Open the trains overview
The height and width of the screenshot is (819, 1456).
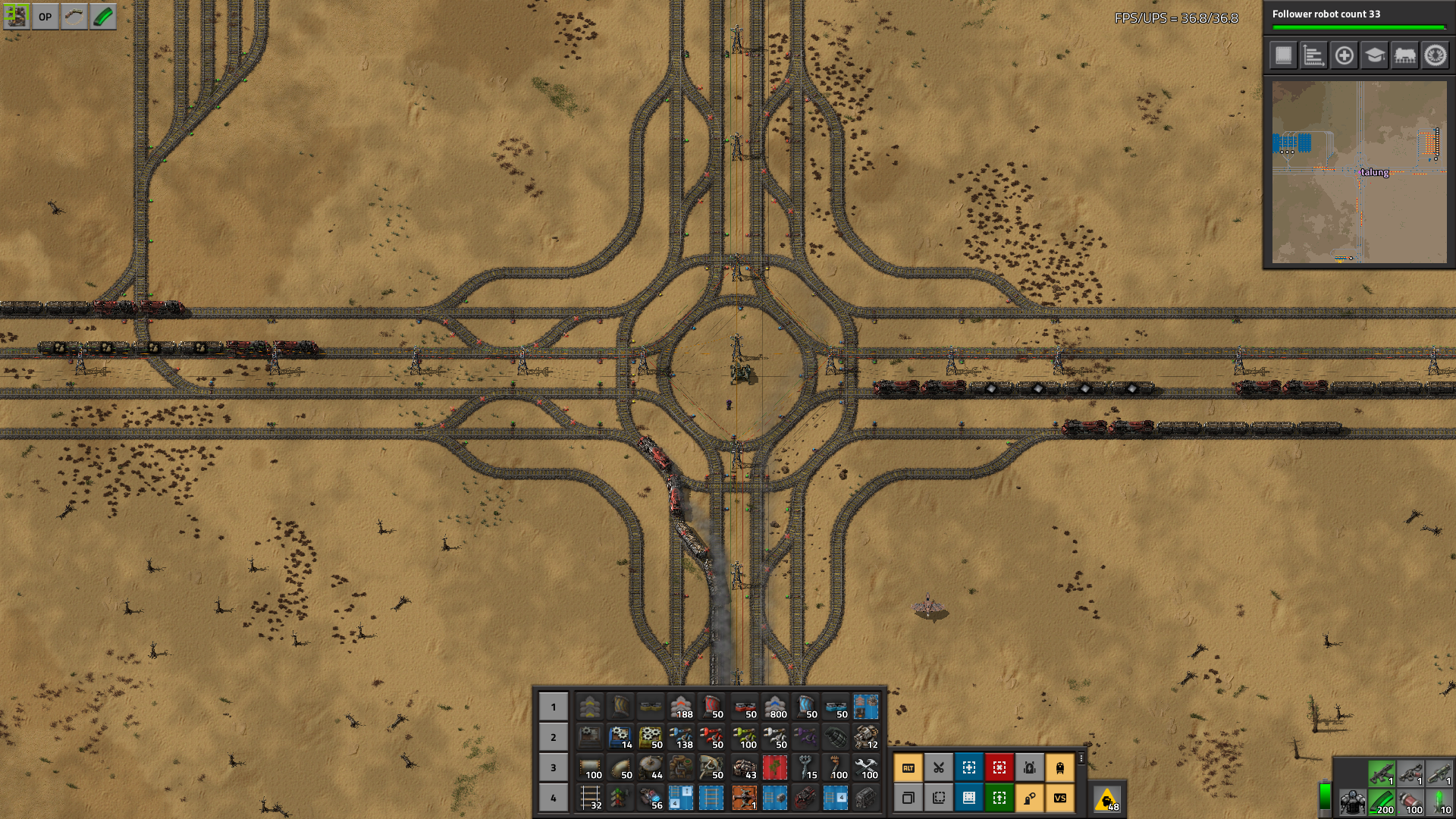click(x=1404, y=55)
